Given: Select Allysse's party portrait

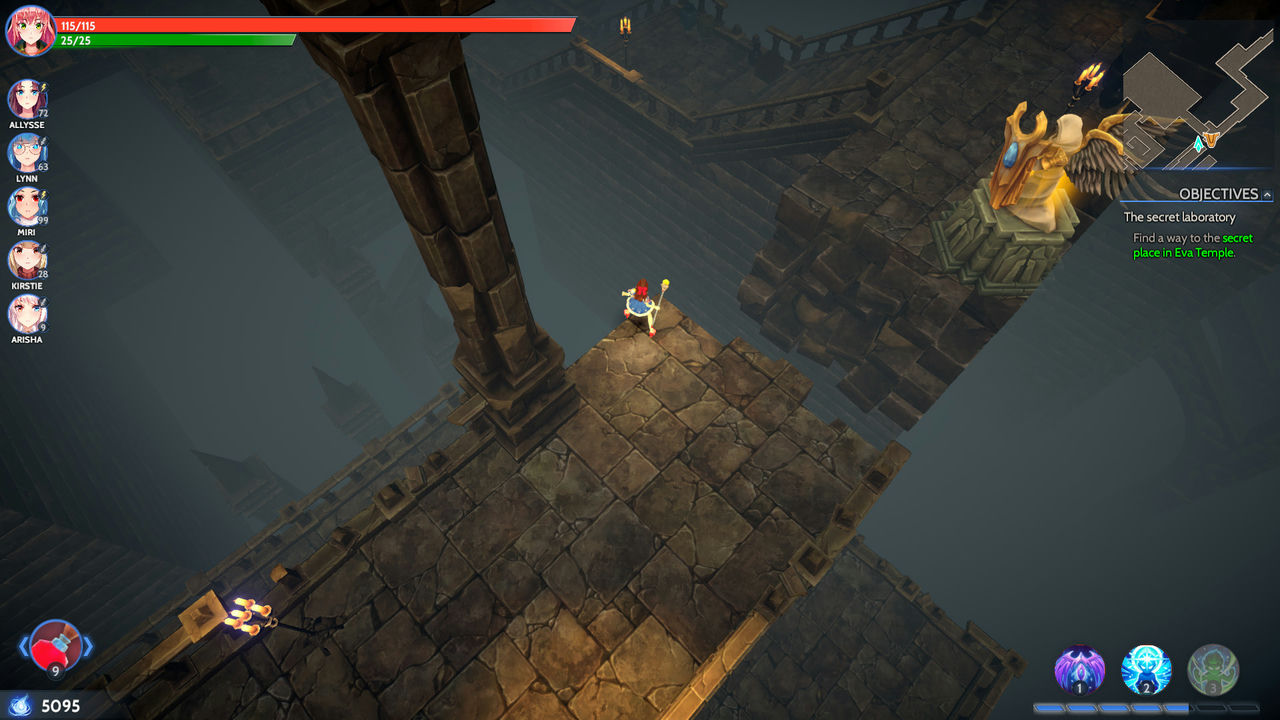Looking at the screenshot, I should click(26, 99).
